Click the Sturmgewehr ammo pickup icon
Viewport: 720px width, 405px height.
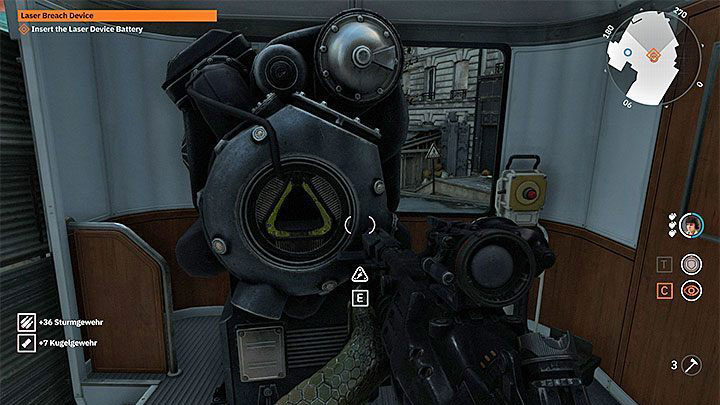(26, 322)
